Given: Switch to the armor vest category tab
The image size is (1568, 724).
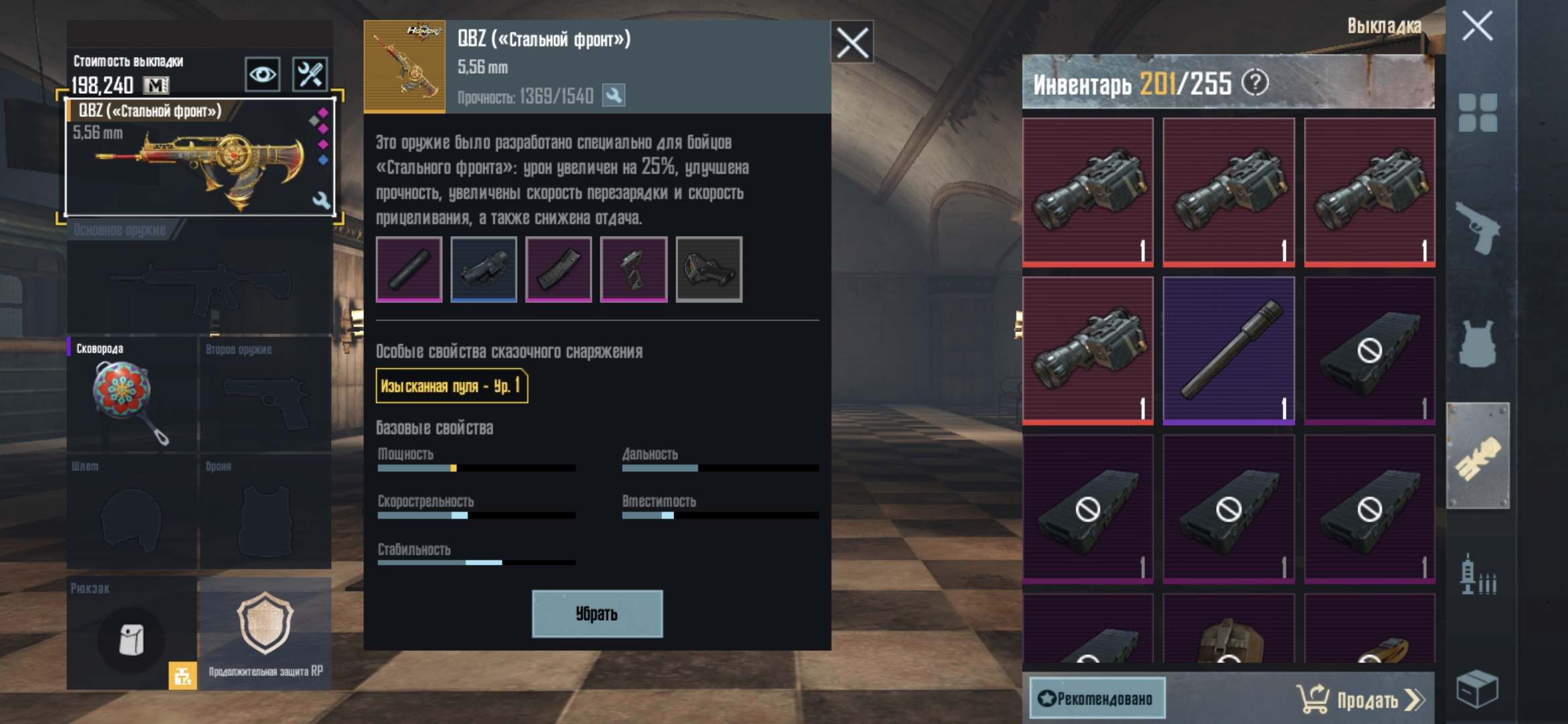Looking at the screenshot, I should click(1478, 343).
